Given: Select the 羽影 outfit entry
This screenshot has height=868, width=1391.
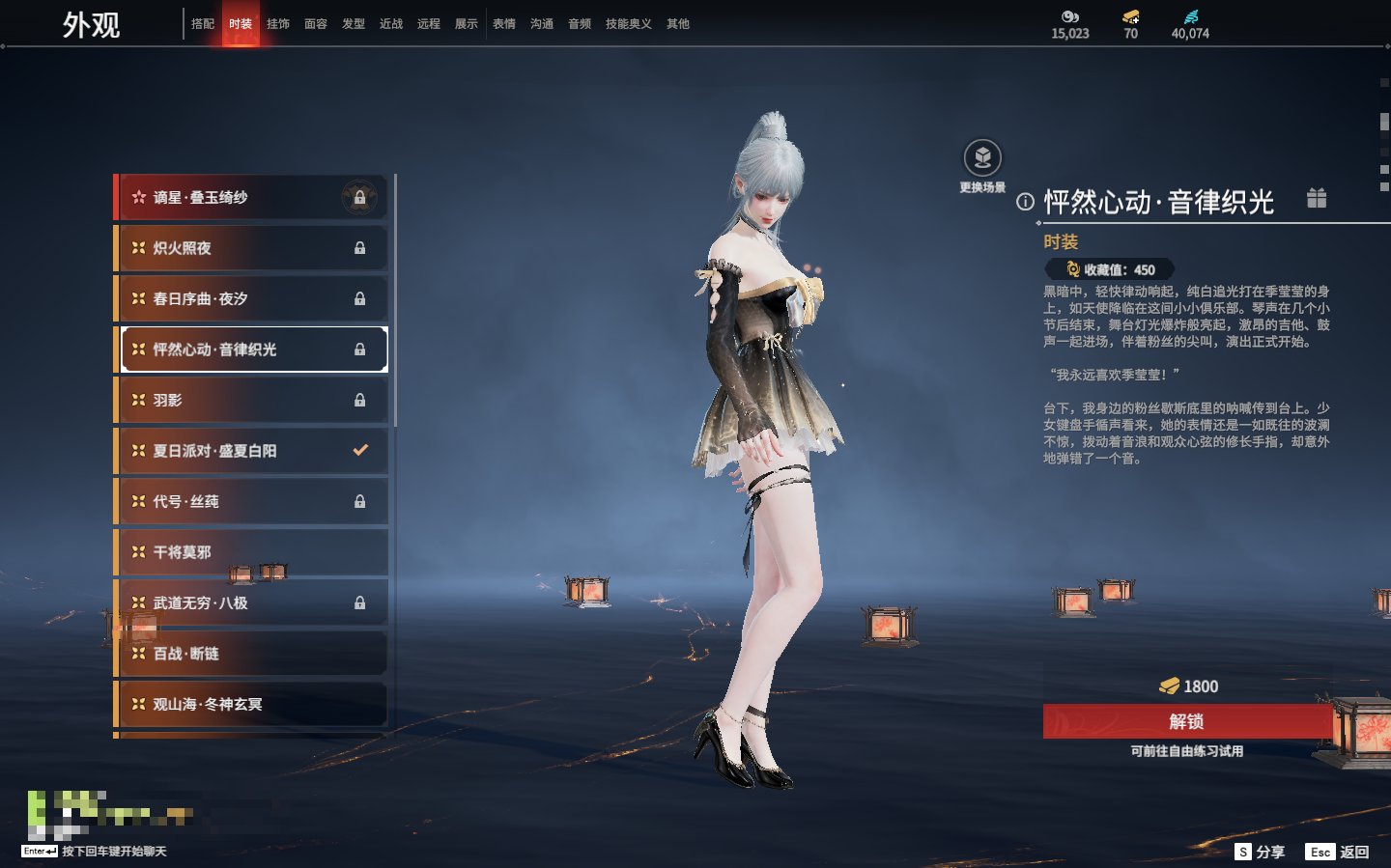Looking at the screenshot, I should pos(251,401).
